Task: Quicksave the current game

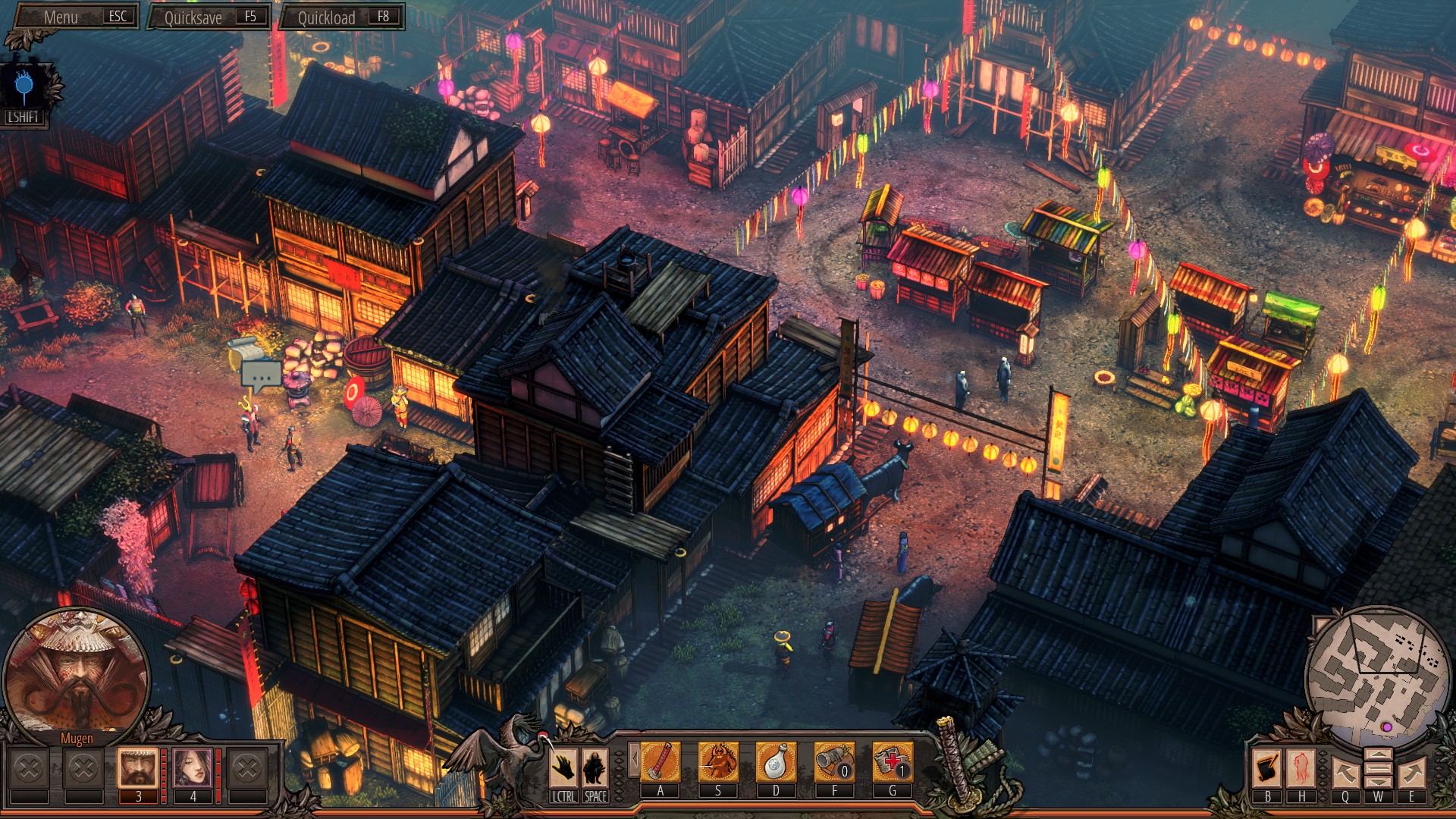Action: coord(209,17)
